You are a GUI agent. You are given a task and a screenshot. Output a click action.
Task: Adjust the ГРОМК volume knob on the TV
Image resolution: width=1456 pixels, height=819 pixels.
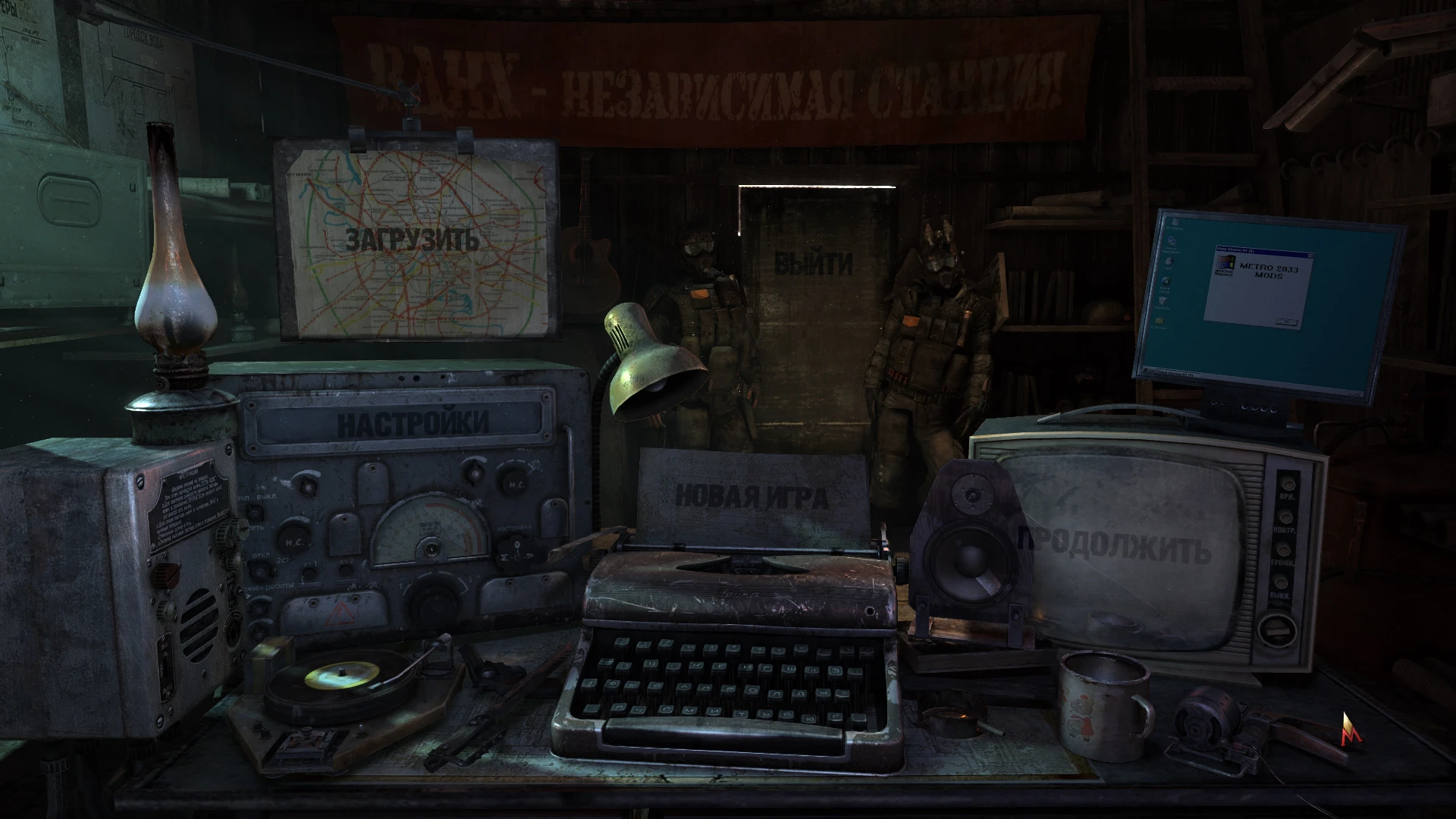coord(1284,549)
